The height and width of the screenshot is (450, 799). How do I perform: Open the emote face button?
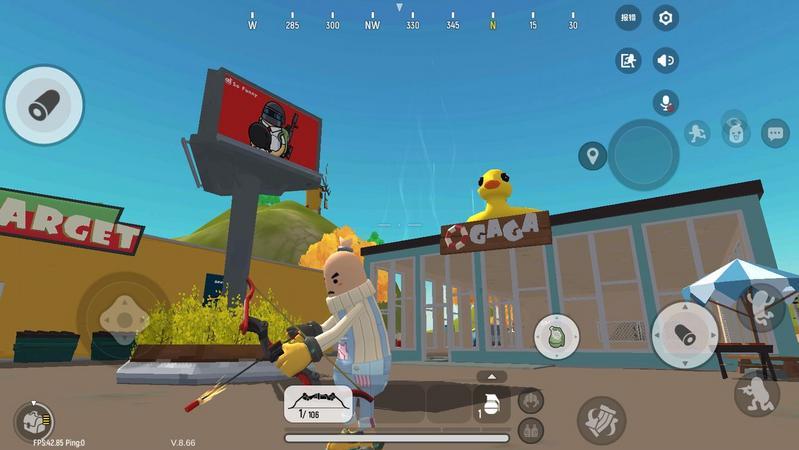pos(736,132)
